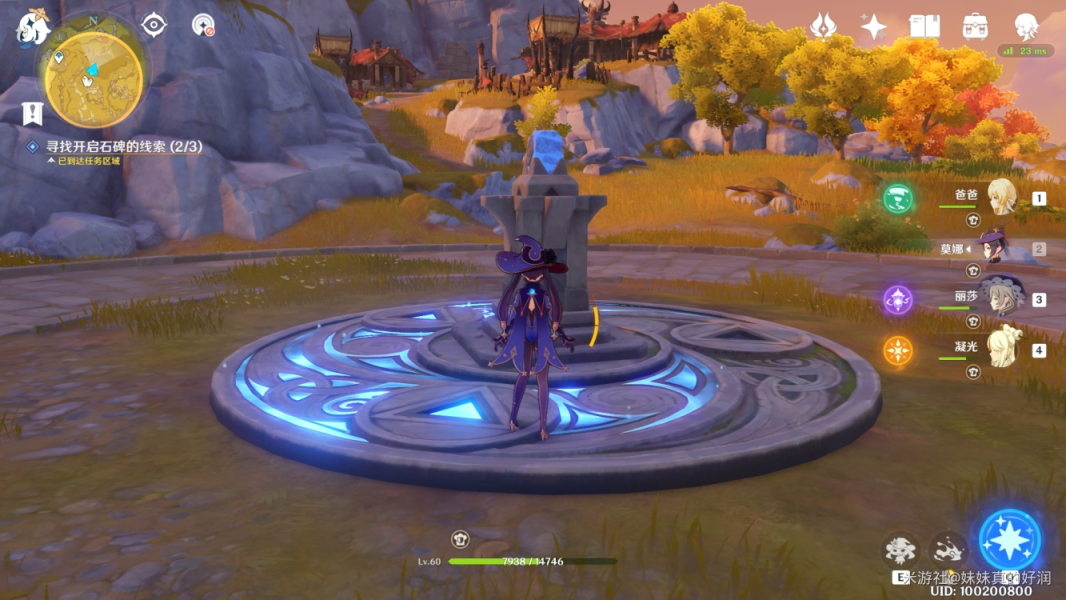Select active character 莫娜 in party list
This screenshot has height=600, width=1066.
994,248
